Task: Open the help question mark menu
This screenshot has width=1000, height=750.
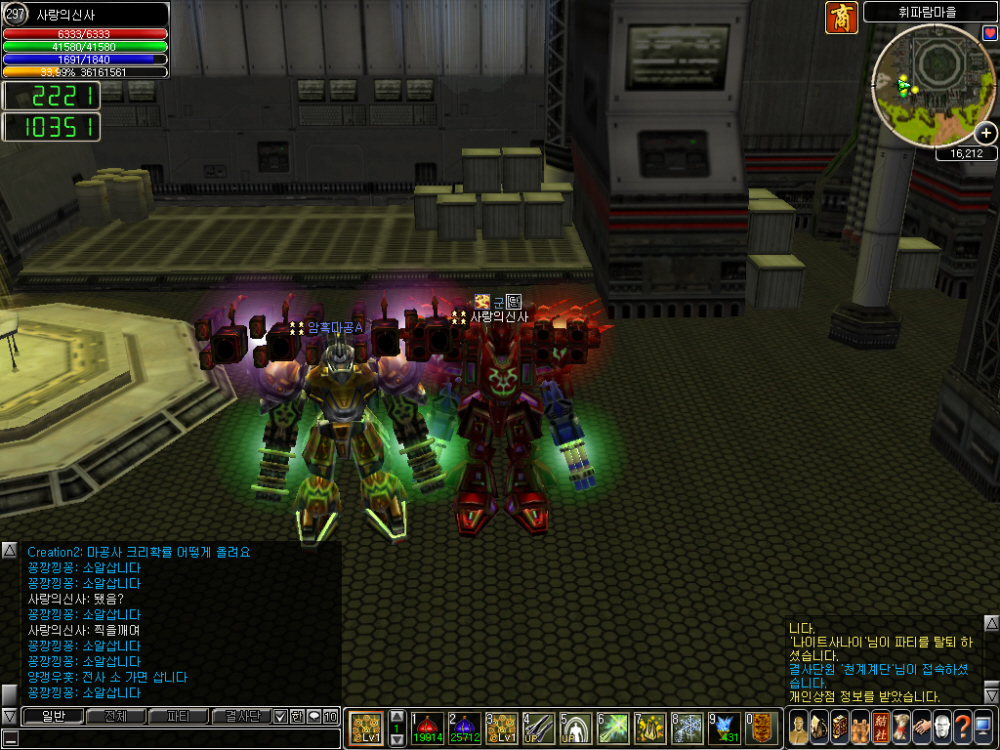Action: [962, 728]
